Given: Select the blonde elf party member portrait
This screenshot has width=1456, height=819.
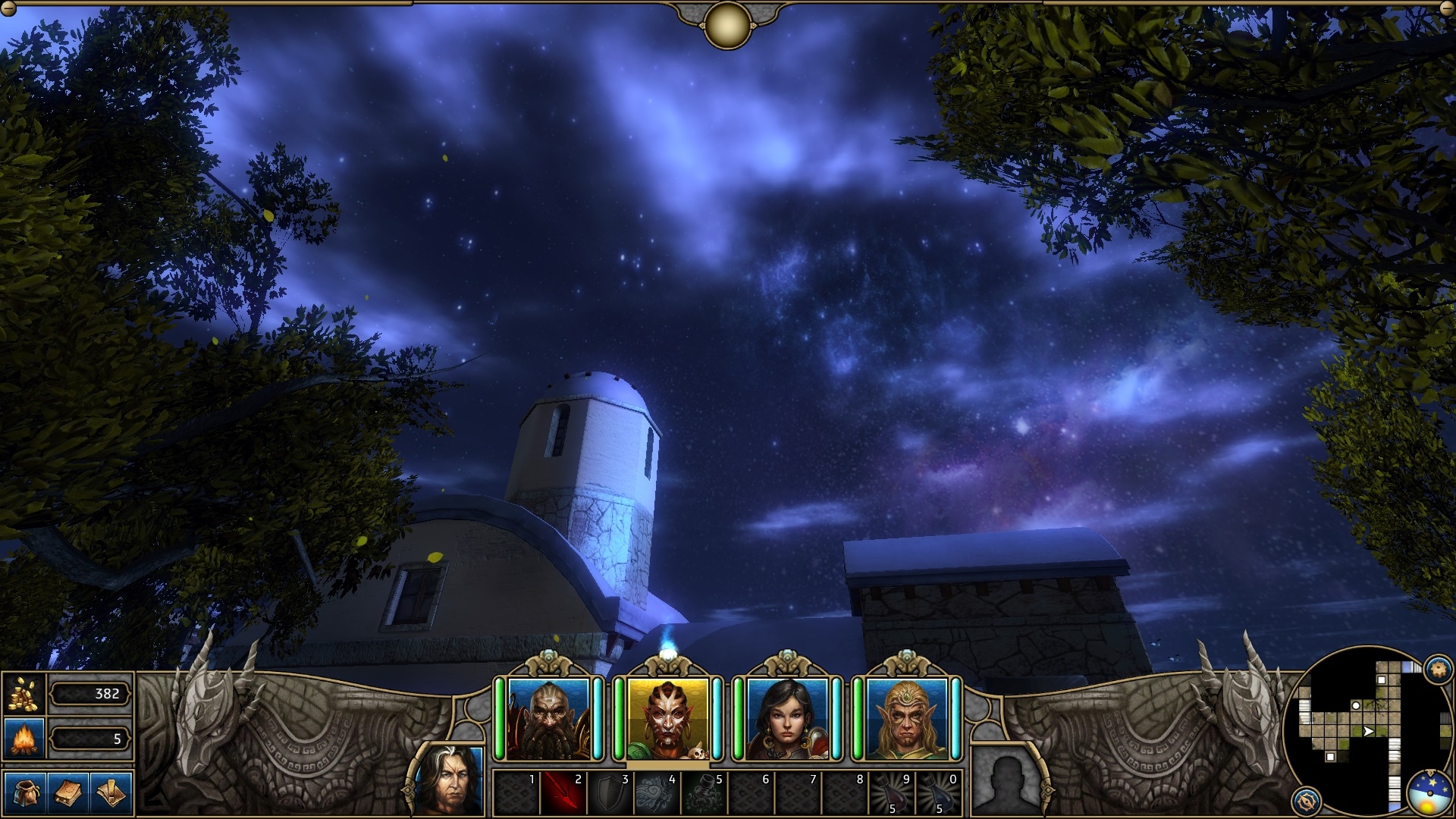Looking at the screenshot, I should tap(906, 719).
